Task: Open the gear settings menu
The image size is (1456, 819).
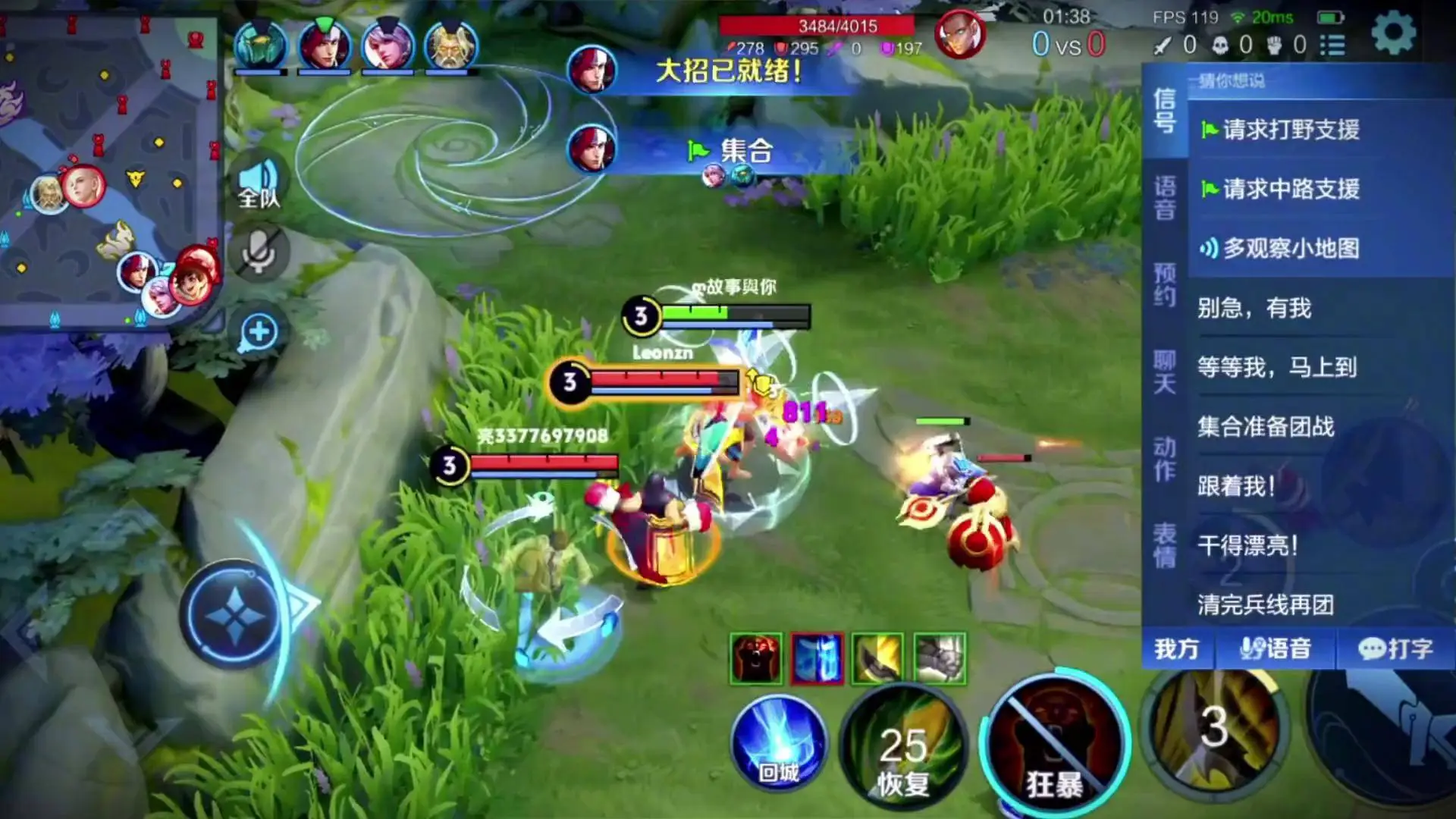Action: coord(1393,33)
